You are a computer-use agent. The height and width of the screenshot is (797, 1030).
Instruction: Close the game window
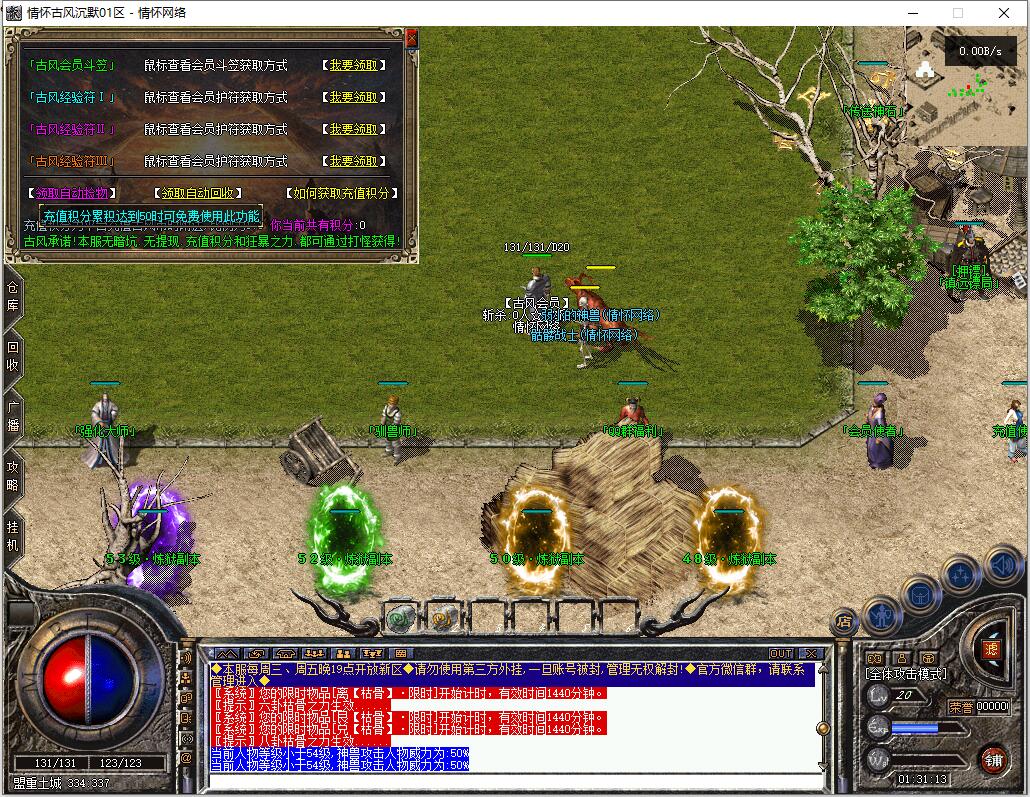click(1004, 13)
